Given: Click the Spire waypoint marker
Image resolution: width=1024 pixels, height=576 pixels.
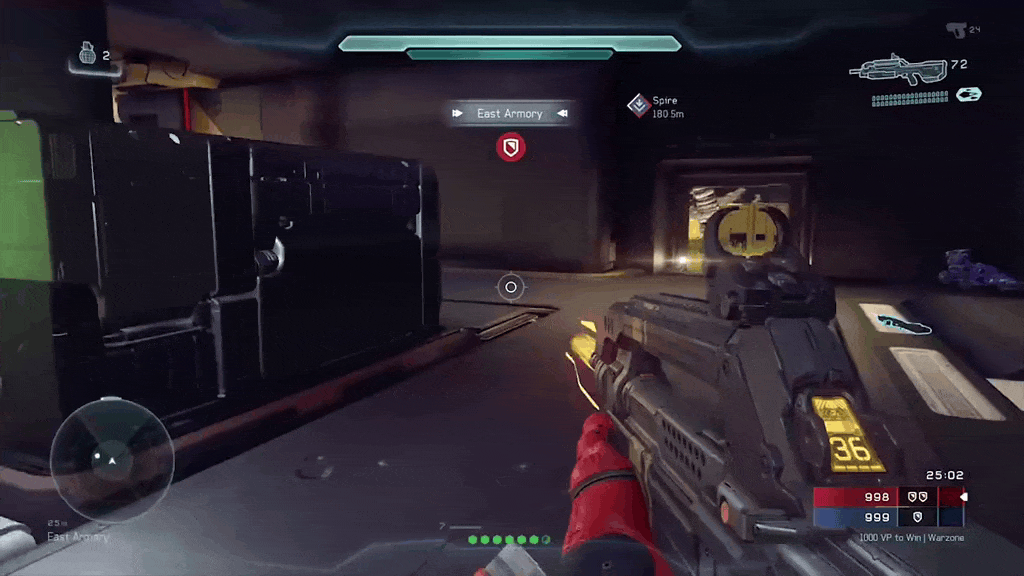Looking at the screenshot, I should point(639,105).
